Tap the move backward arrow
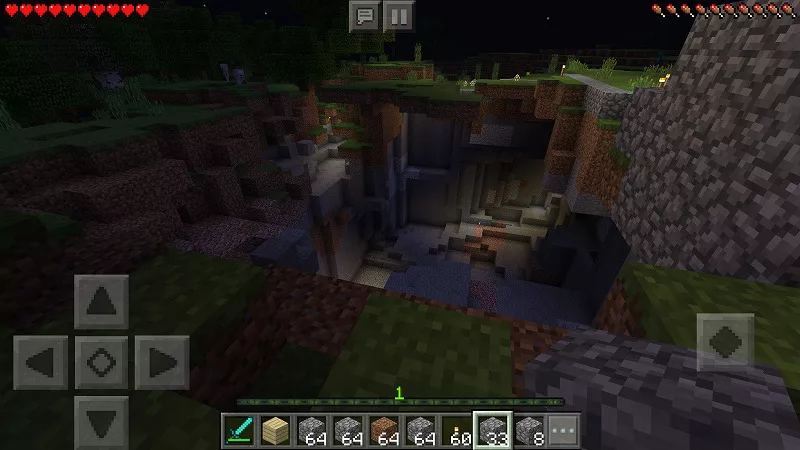Image resolution: width=800 pixels, height=450 pixels. click(101, 420)
